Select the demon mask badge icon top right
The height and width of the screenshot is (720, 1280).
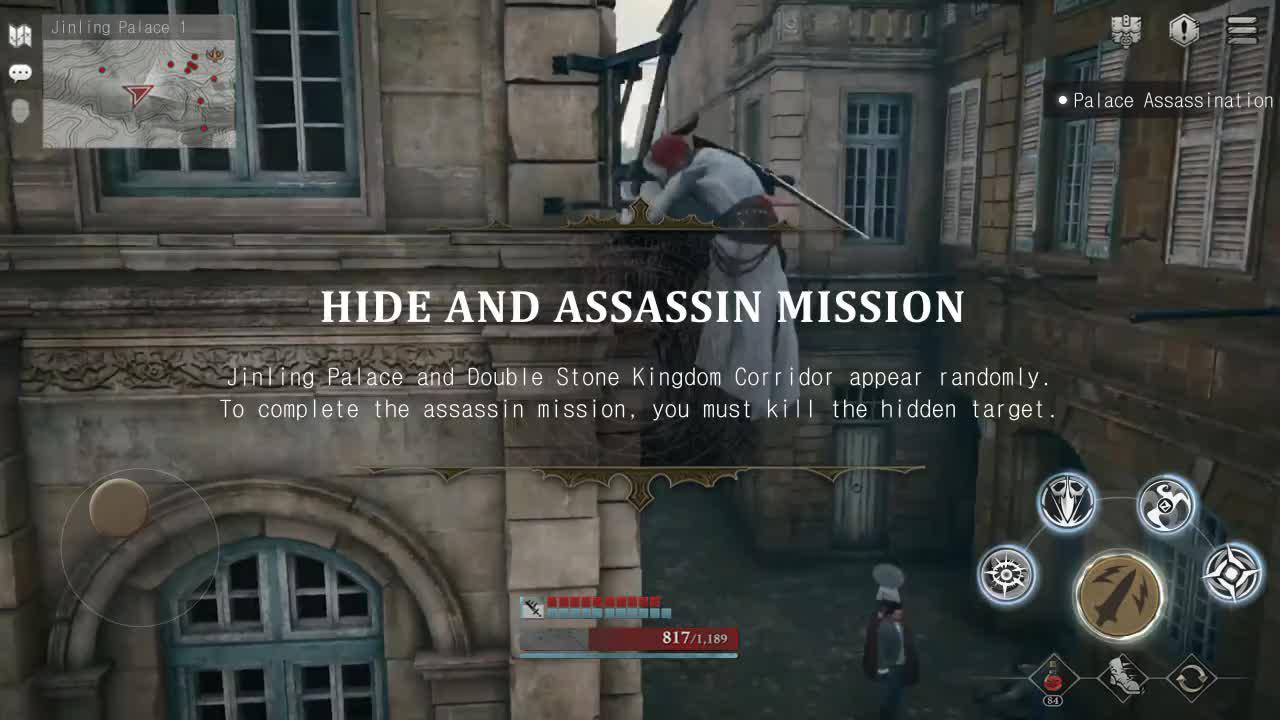1129,30
